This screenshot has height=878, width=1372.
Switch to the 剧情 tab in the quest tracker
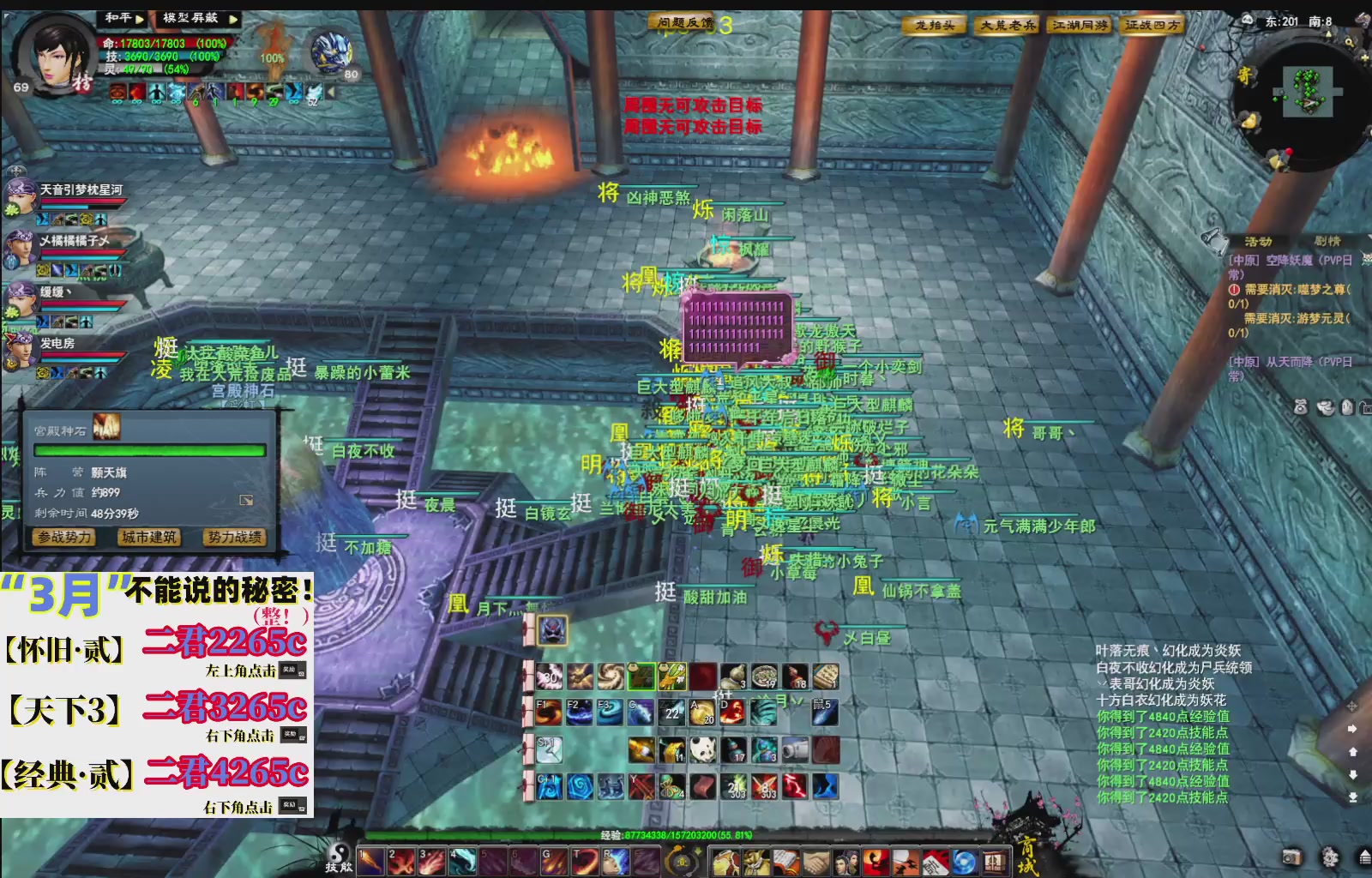point(1327,242)
